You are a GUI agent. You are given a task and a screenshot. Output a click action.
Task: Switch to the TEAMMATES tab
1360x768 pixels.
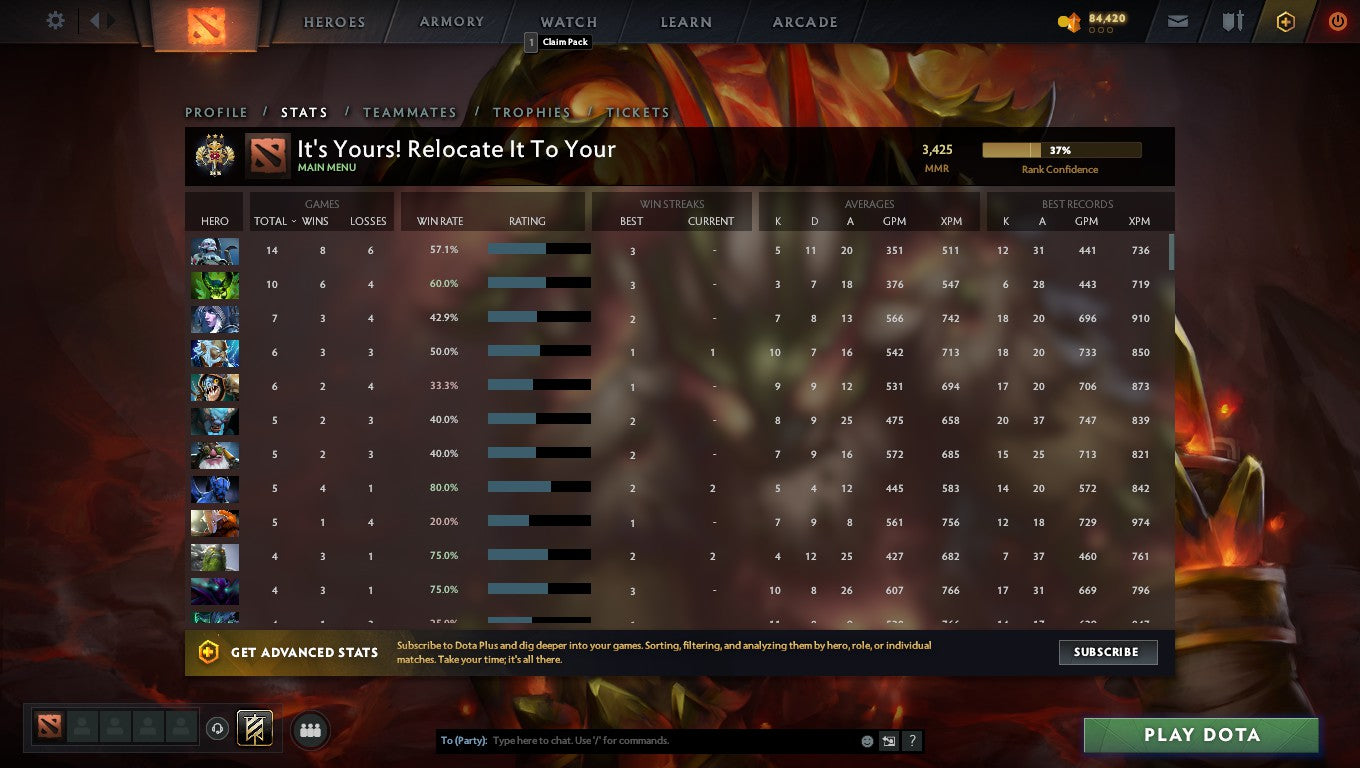(410, 112)
